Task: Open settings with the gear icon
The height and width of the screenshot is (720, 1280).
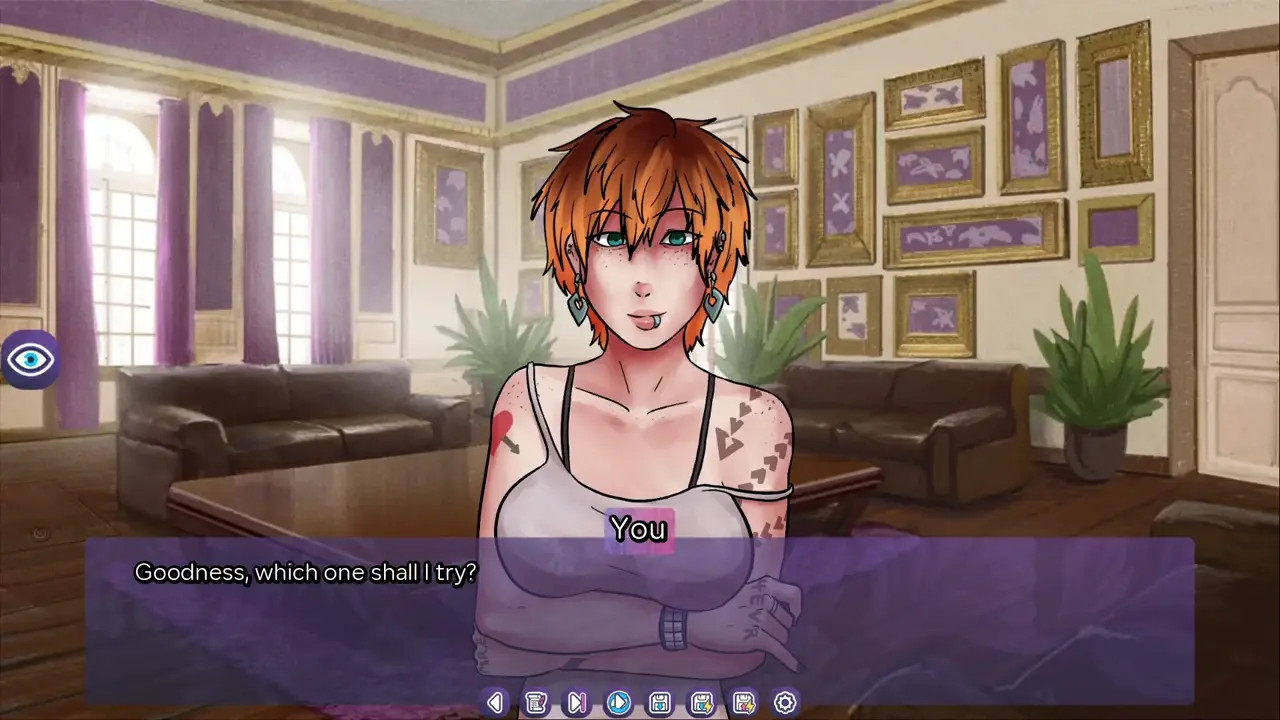Action: [x=785, y=703]
